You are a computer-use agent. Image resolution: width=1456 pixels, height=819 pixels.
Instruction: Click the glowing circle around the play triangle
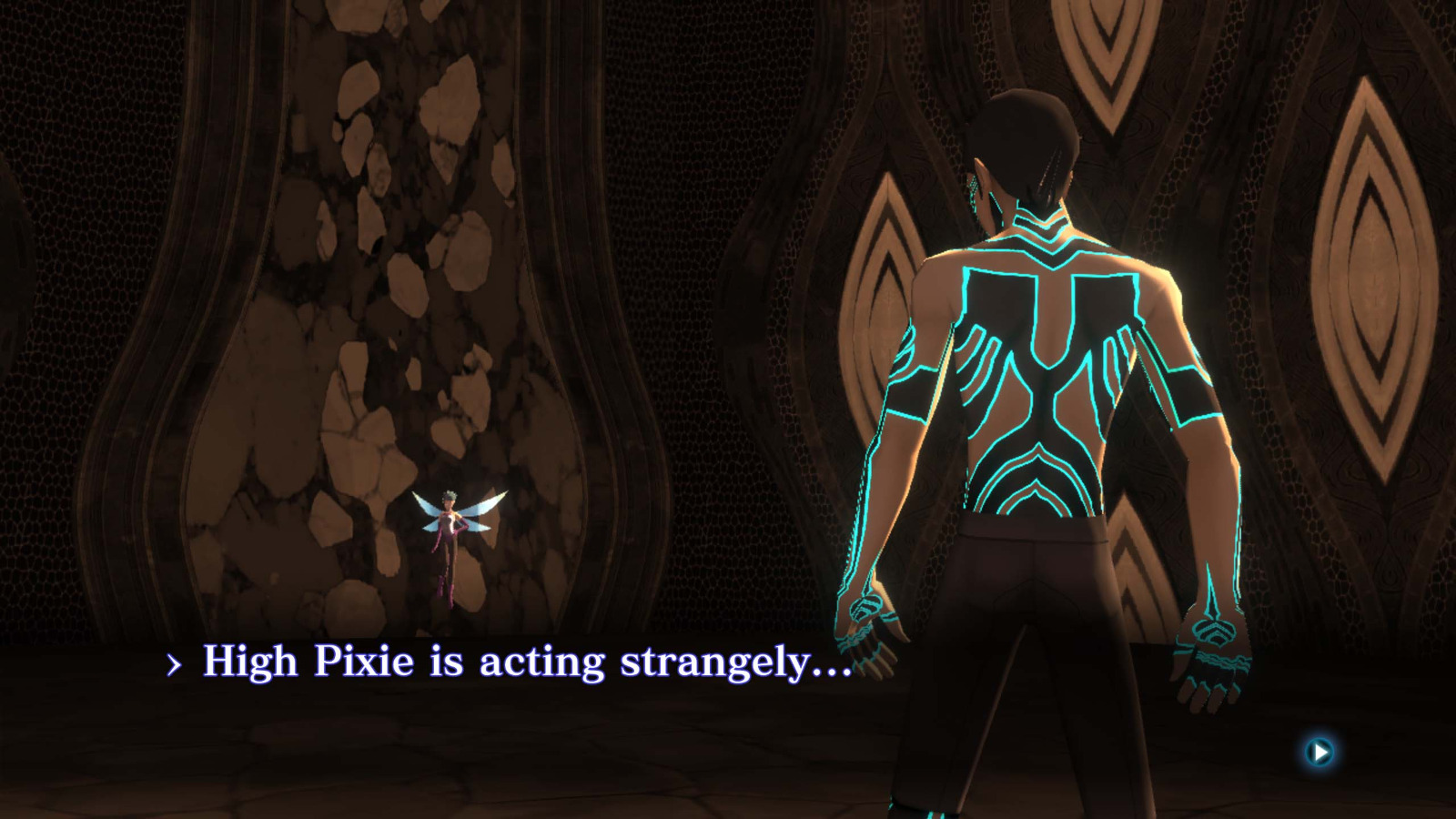click(1318, 754)
